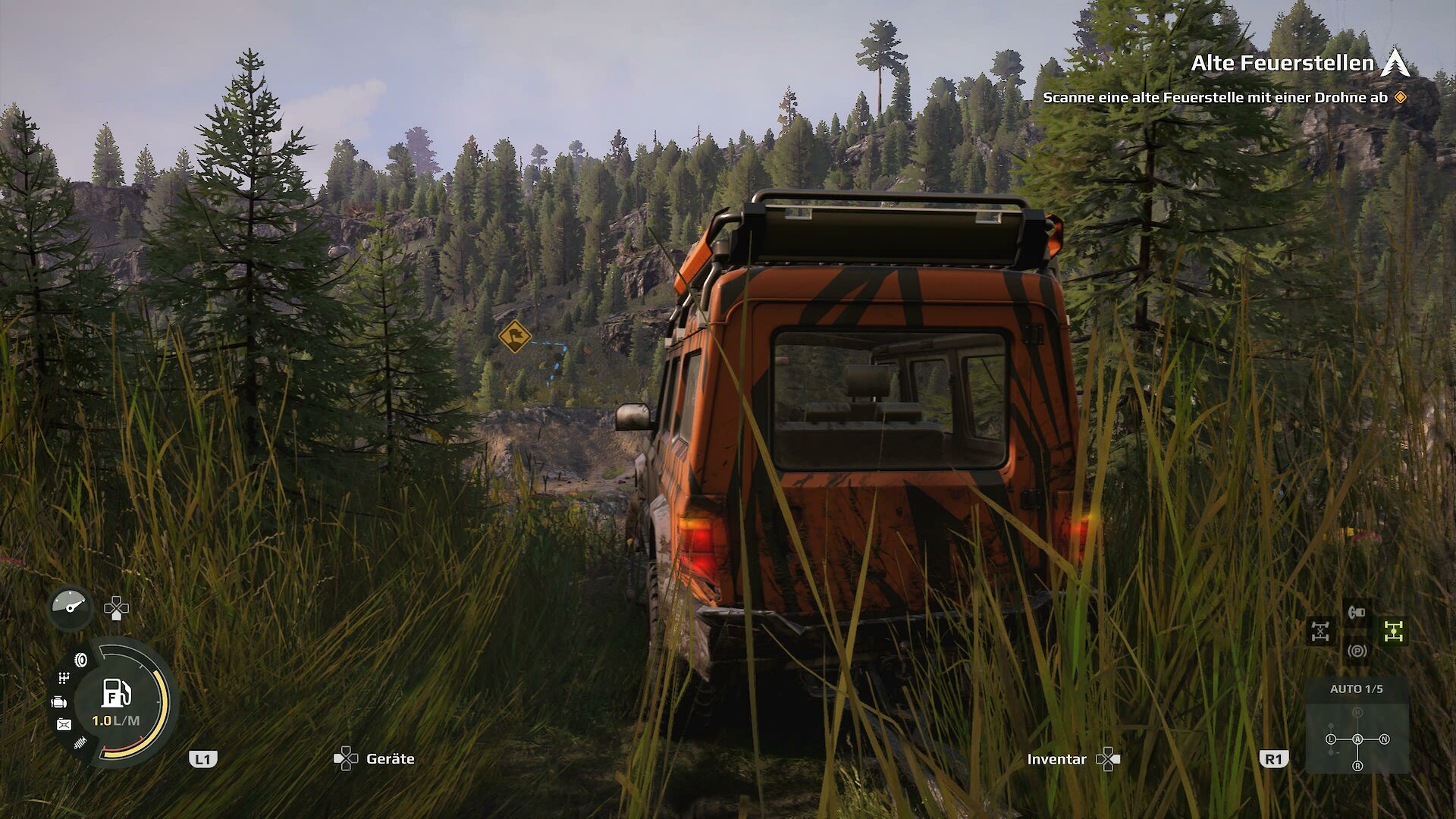This screenshot has width=1456, height=819.
Task: Check the tire status icon
Action: pos(81,660)
